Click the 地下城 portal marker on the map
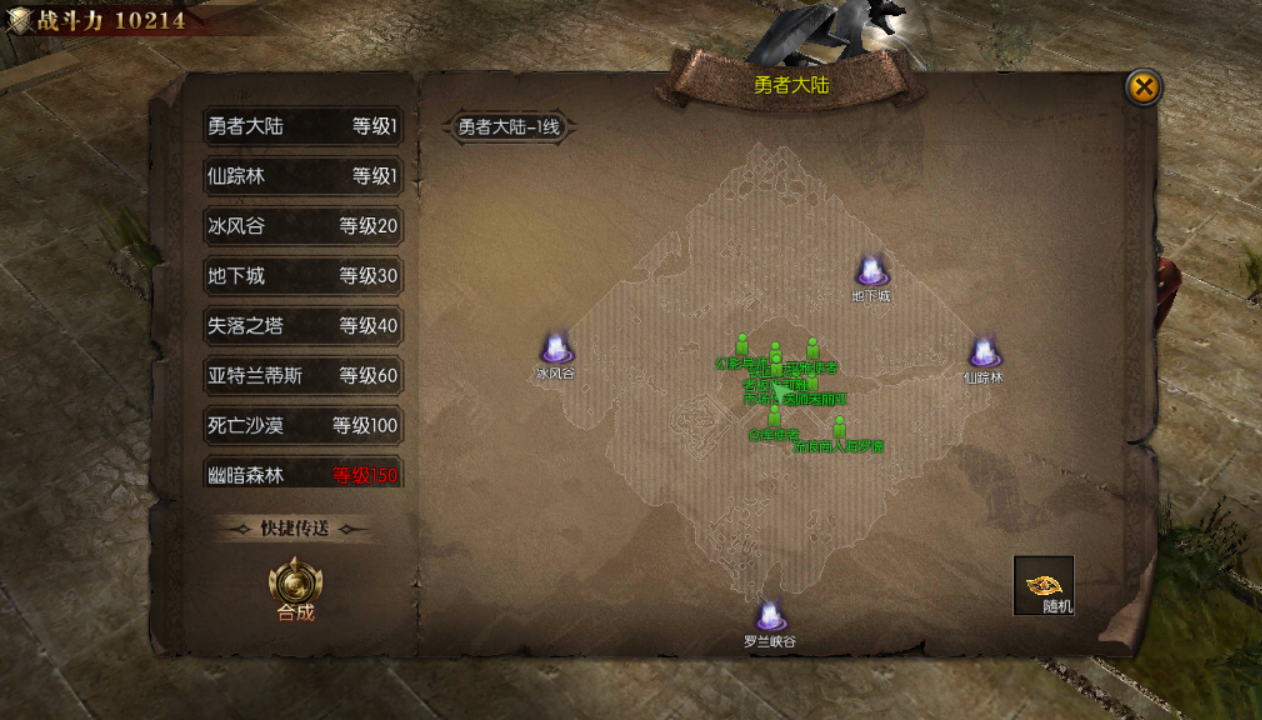The width and height of the screenshot is (1262, 720). [871, 272]
